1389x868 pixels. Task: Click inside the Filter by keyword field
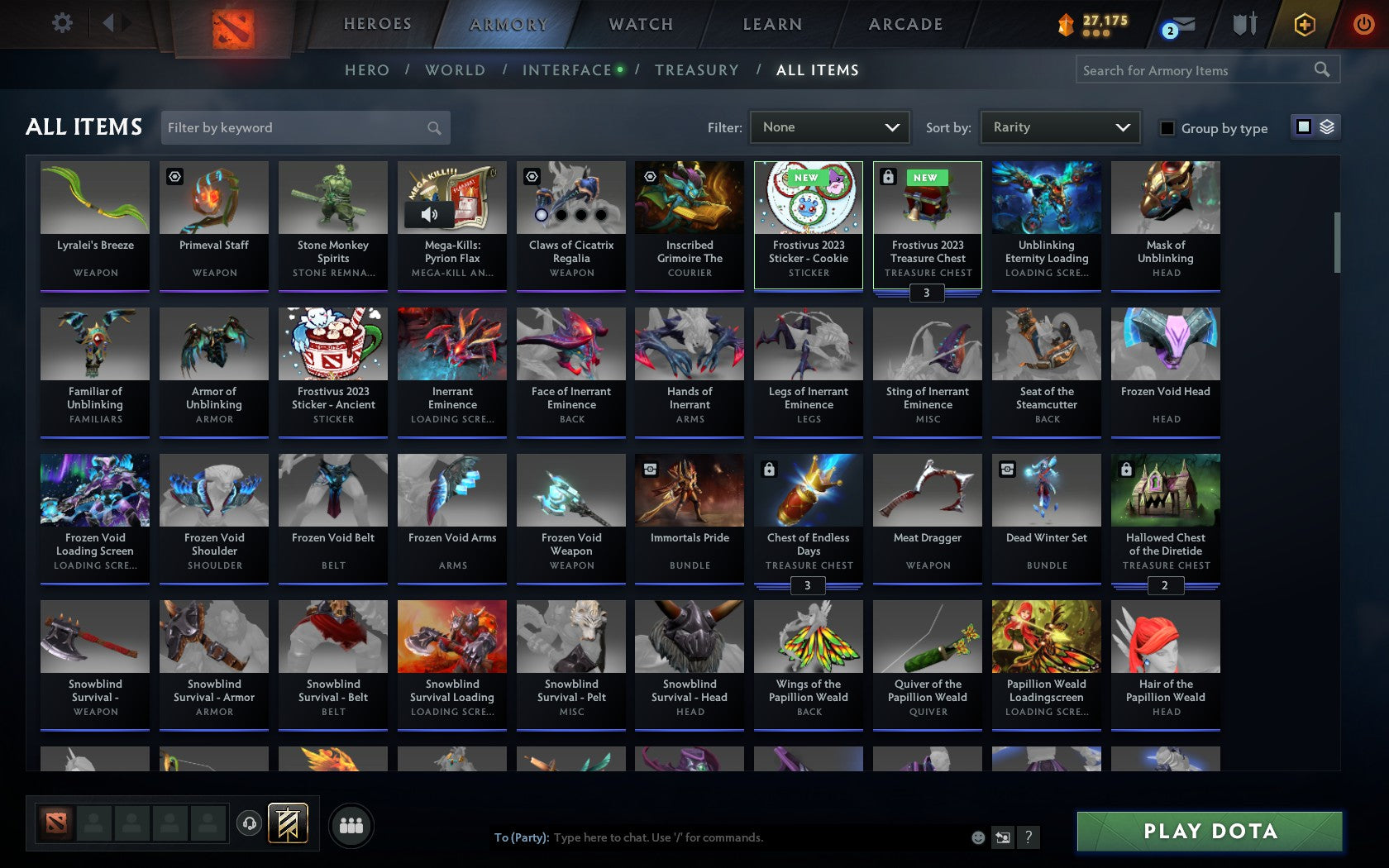pyautogui.click(x=298, y=127)
